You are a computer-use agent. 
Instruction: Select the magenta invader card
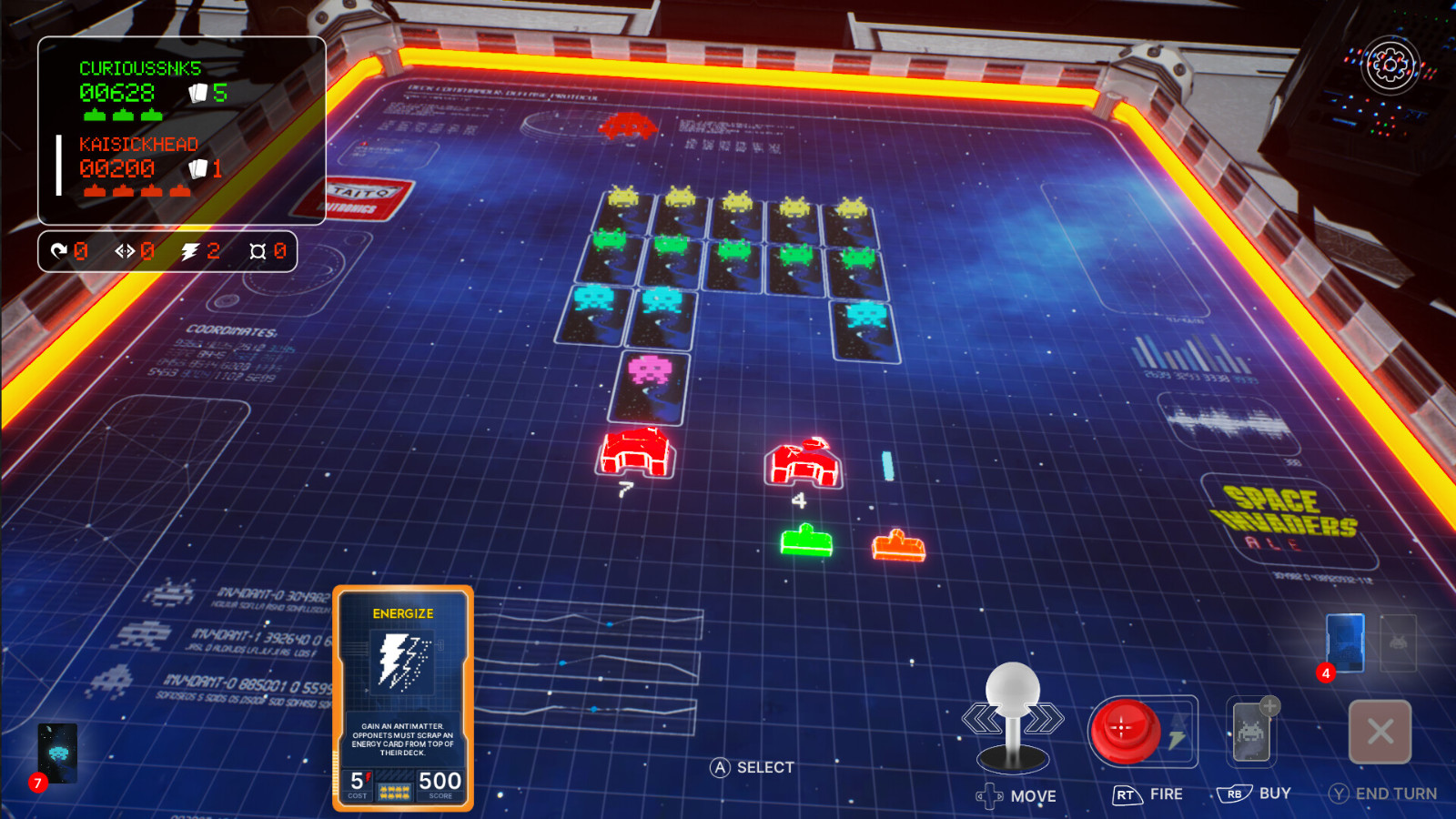pos(651,387)
